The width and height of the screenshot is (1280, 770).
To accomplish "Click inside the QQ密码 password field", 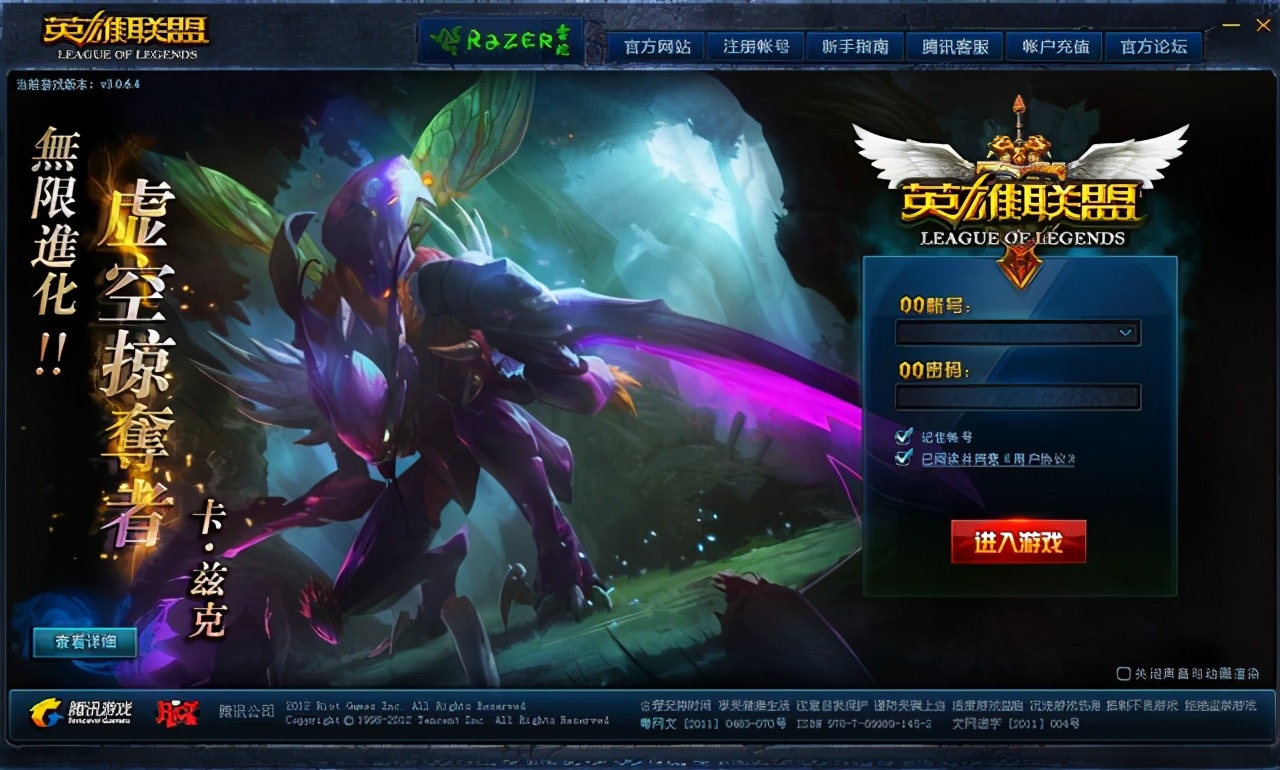I will click(x=1018, y=396).
